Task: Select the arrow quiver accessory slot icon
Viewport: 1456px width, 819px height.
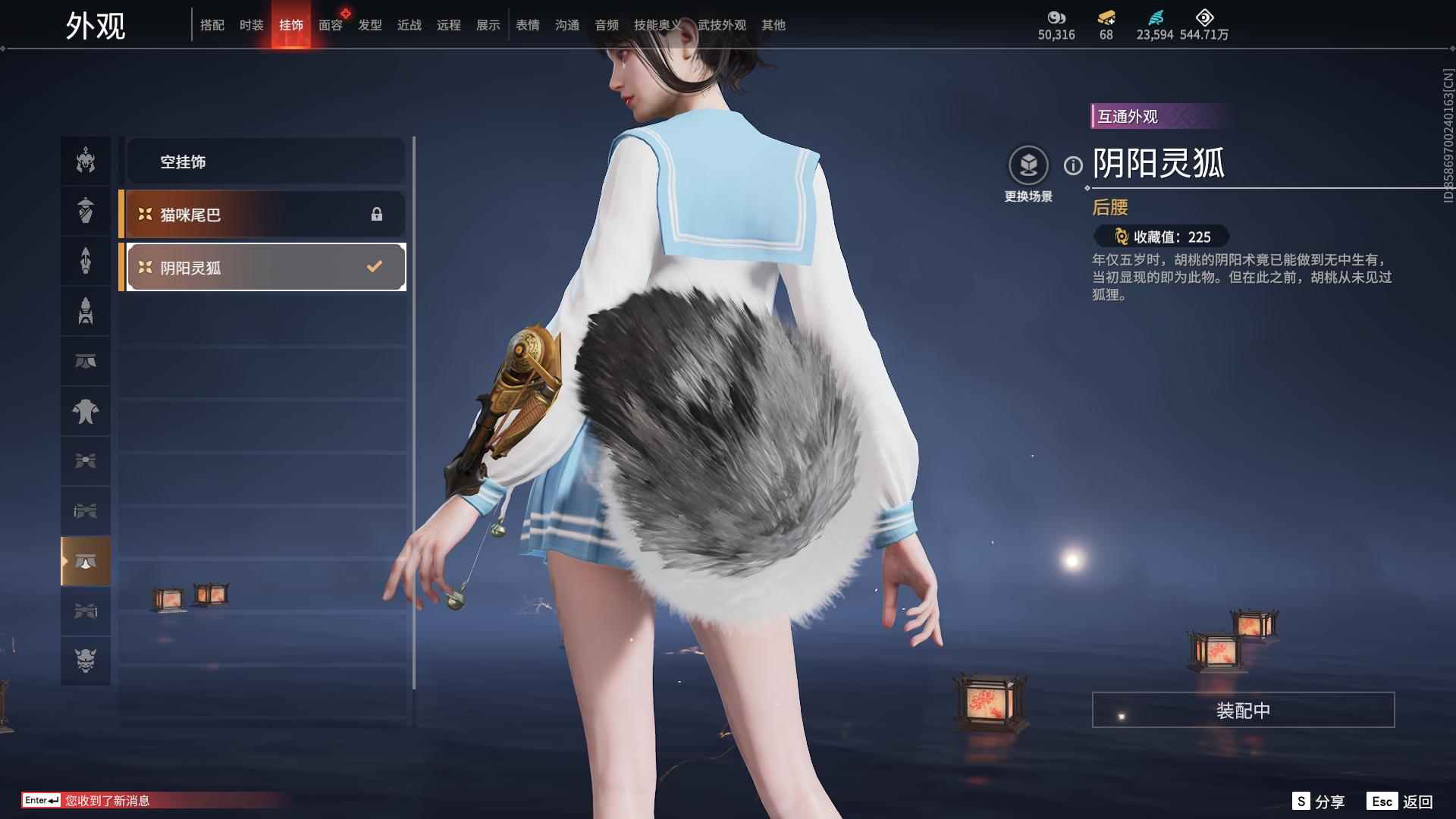Action: 86,260
